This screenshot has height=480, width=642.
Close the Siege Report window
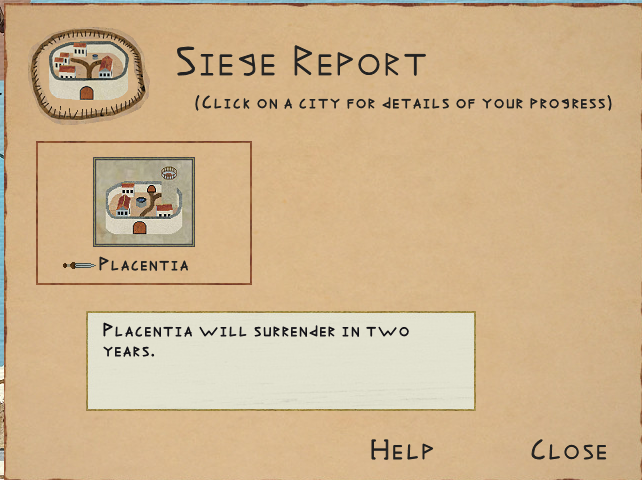(x=568, y=451)
